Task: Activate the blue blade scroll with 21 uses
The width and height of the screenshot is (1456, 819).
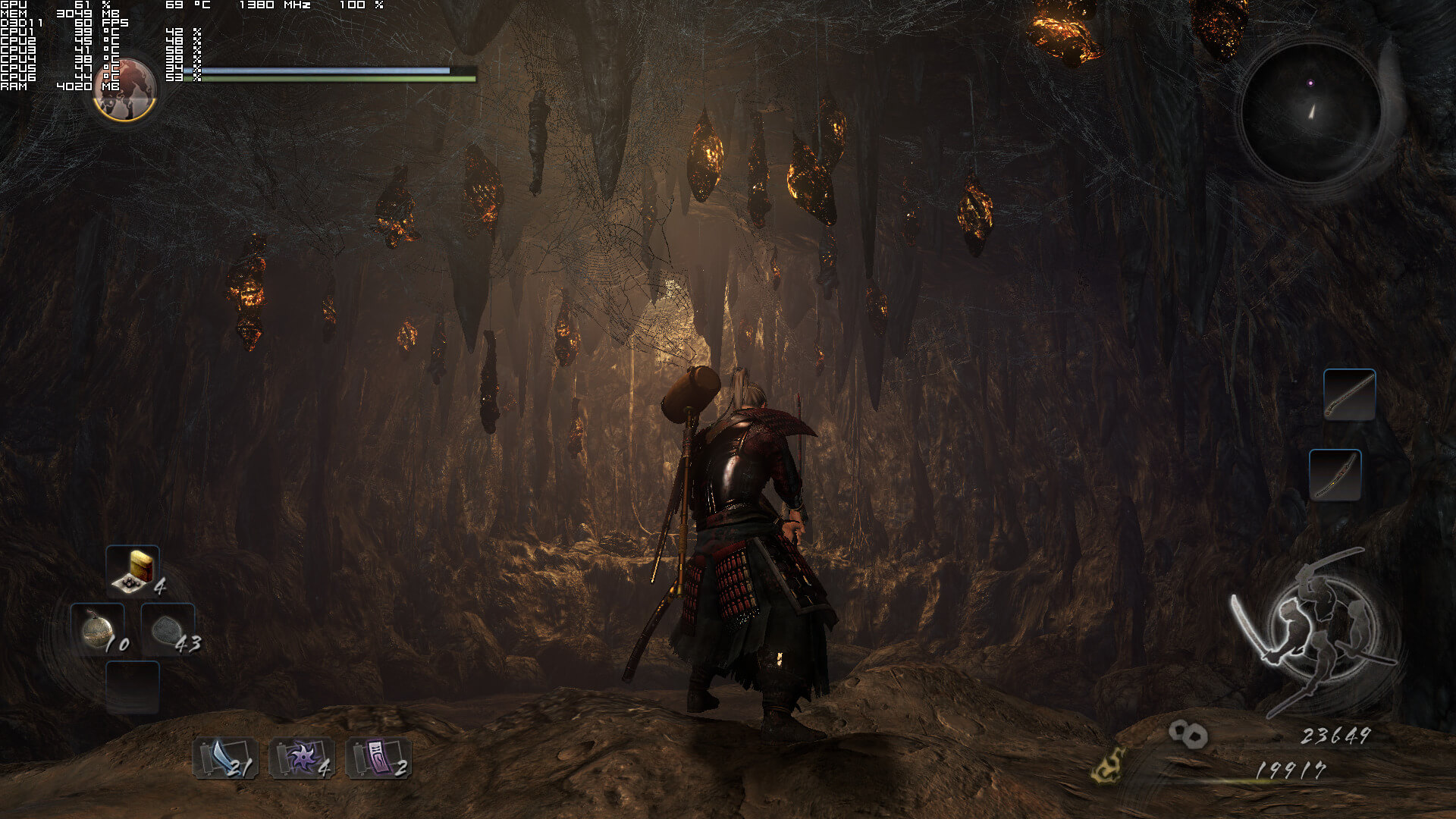Action: [x=225, y=758]
